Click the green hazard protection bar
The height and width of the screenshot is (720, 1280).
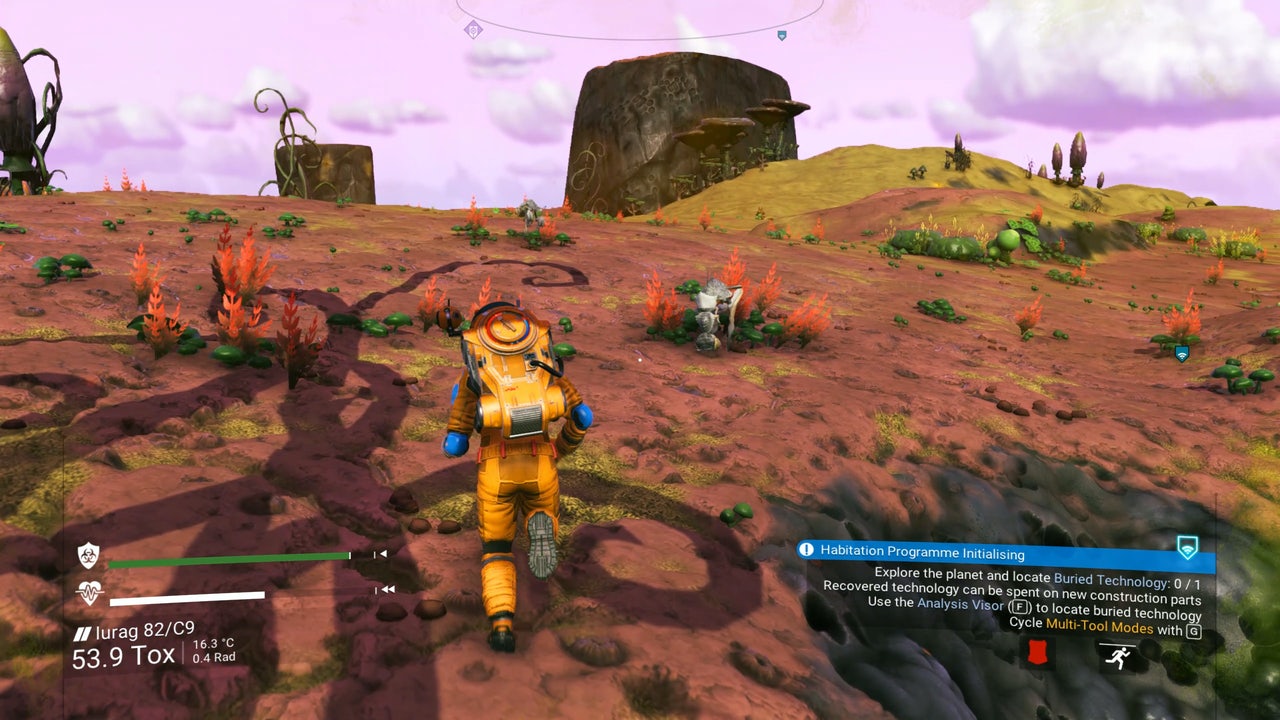(x=229, y=560)
